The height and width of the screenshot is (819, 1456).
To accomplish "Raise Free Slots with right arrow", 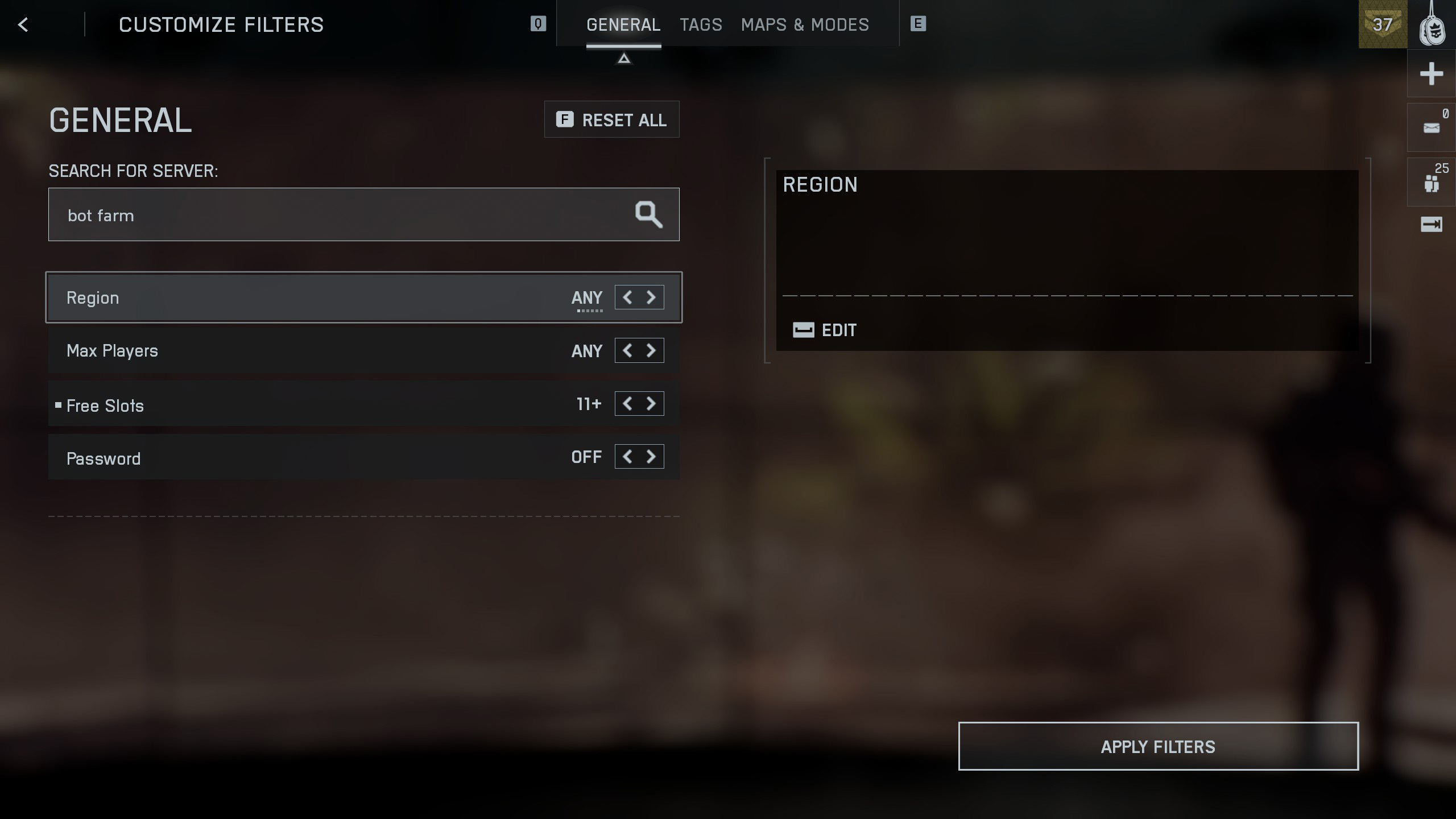I will [652, 404].
